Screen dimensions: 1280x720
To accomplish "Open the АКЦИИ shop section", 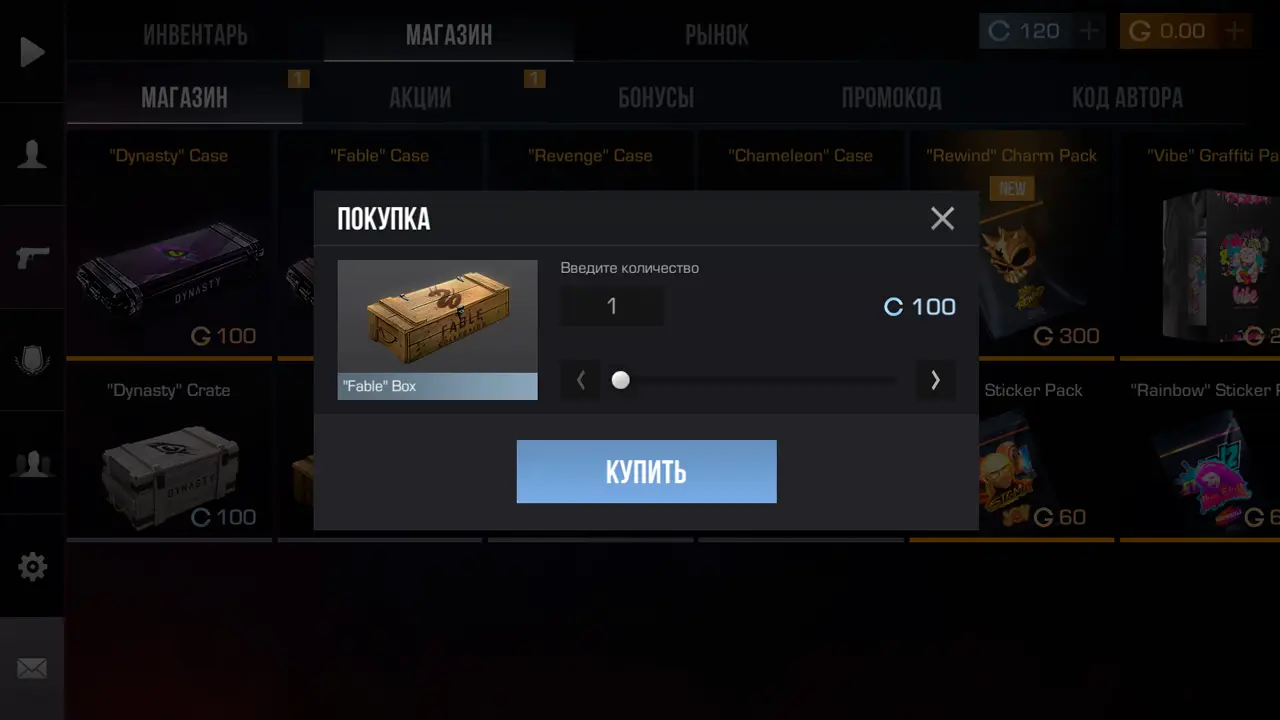I will (x=420, y=97).
